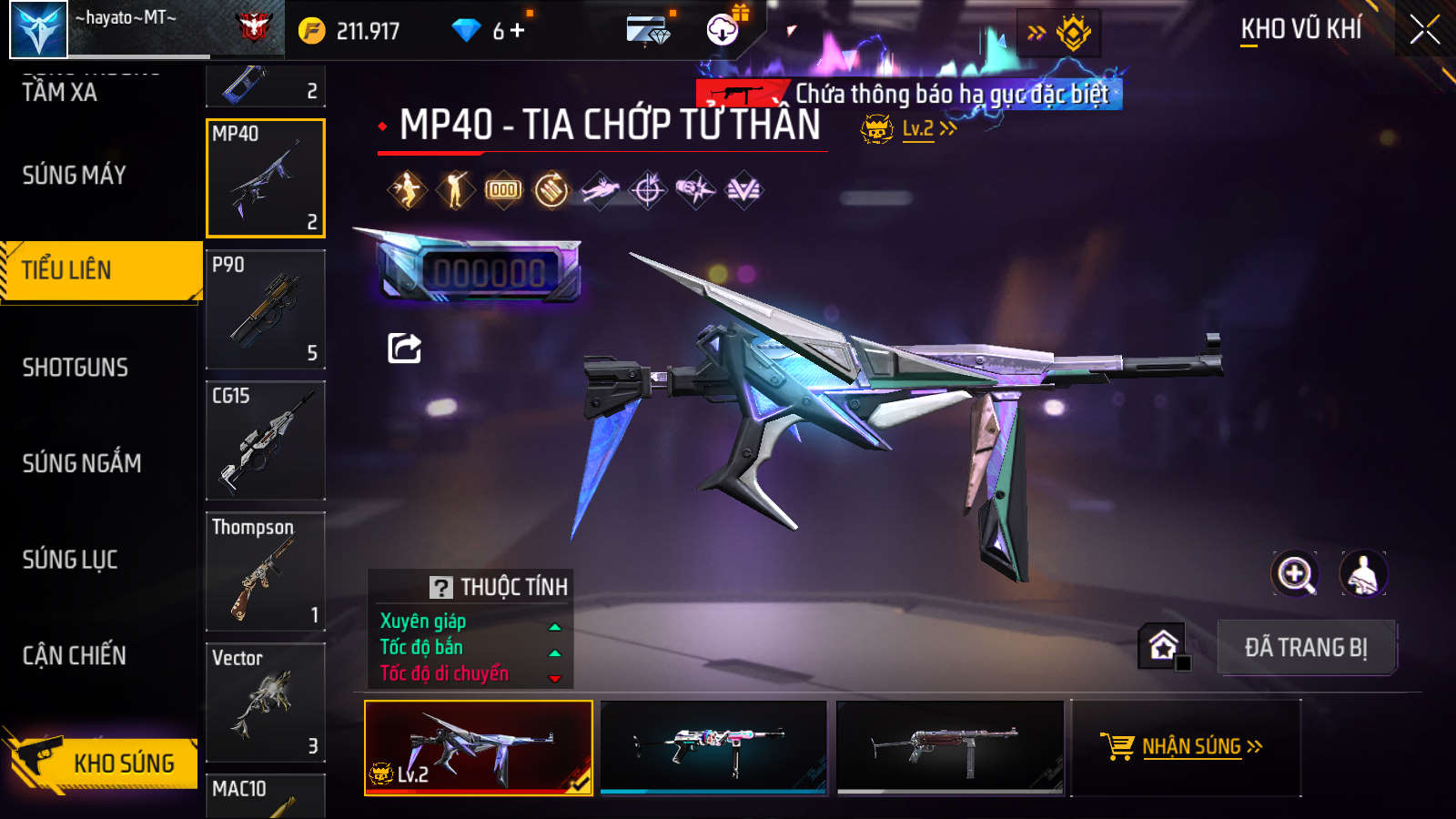Select the Thompson weapon slot

pyautogui.click(x=266, y=571)
